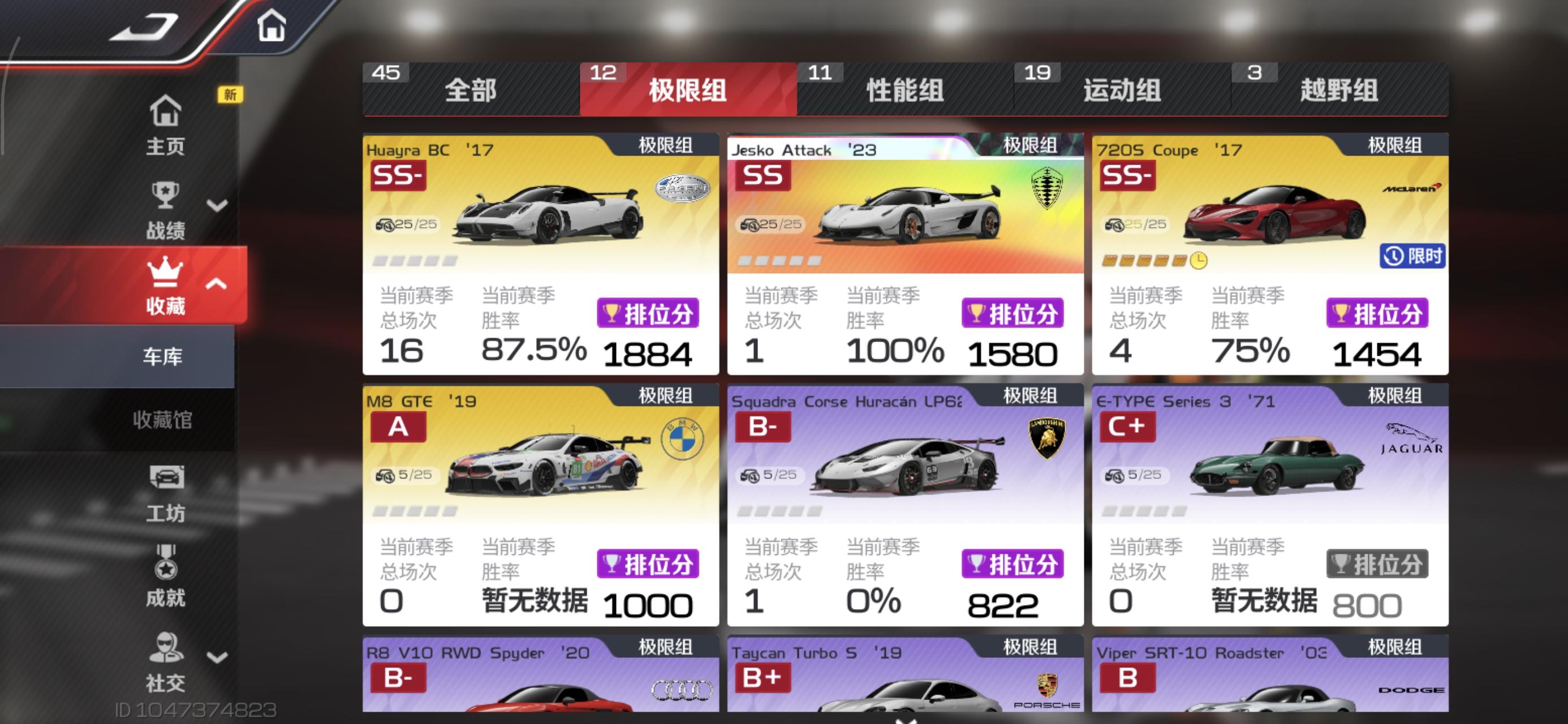1568x724 pixels.
Task: Open the 主页 home icon in sidebar
Action: 165,113
